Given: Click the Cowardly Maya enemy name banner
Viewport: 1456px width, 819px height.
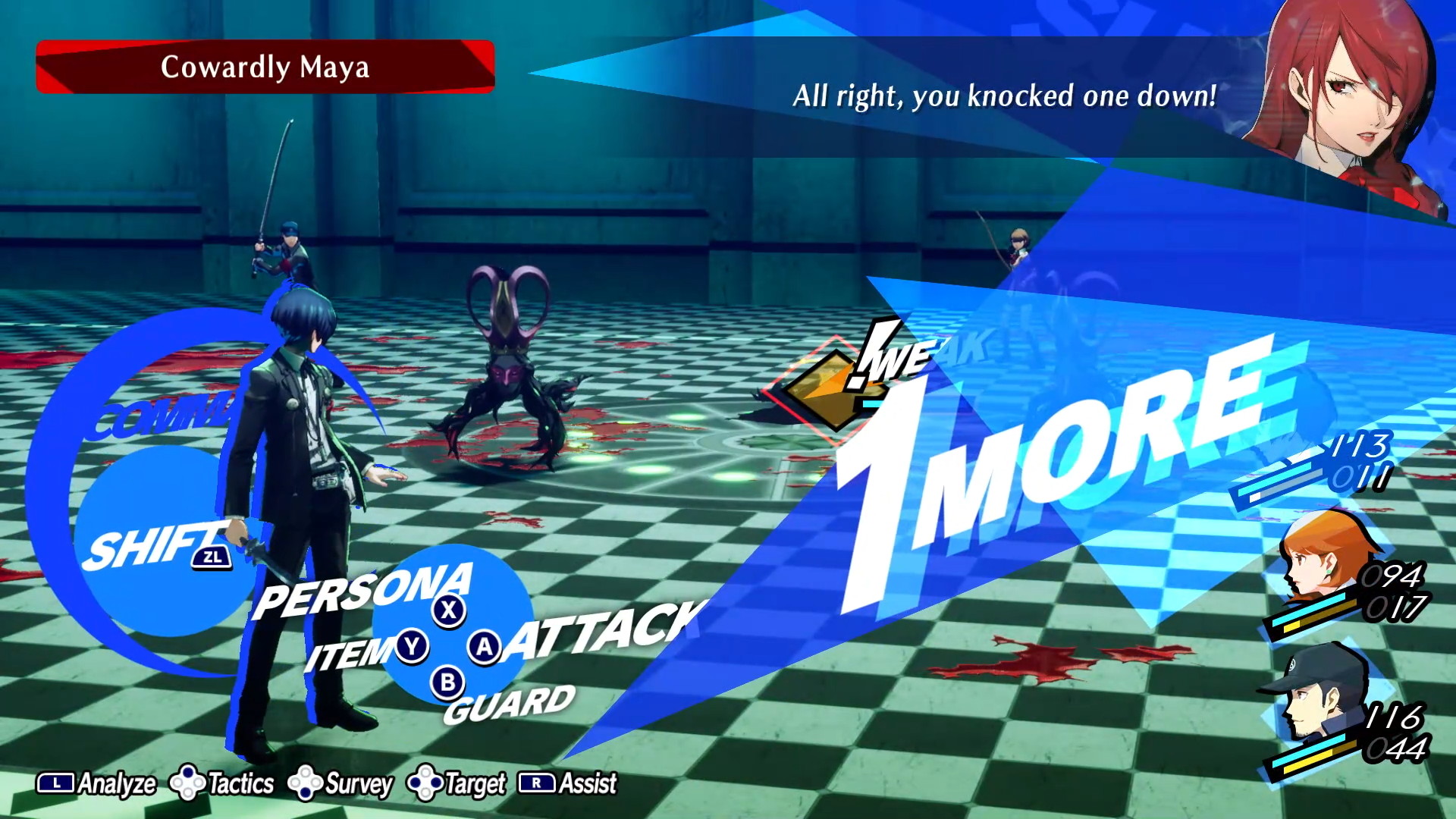Looking at the screenshot, I should tap(265, 67).
